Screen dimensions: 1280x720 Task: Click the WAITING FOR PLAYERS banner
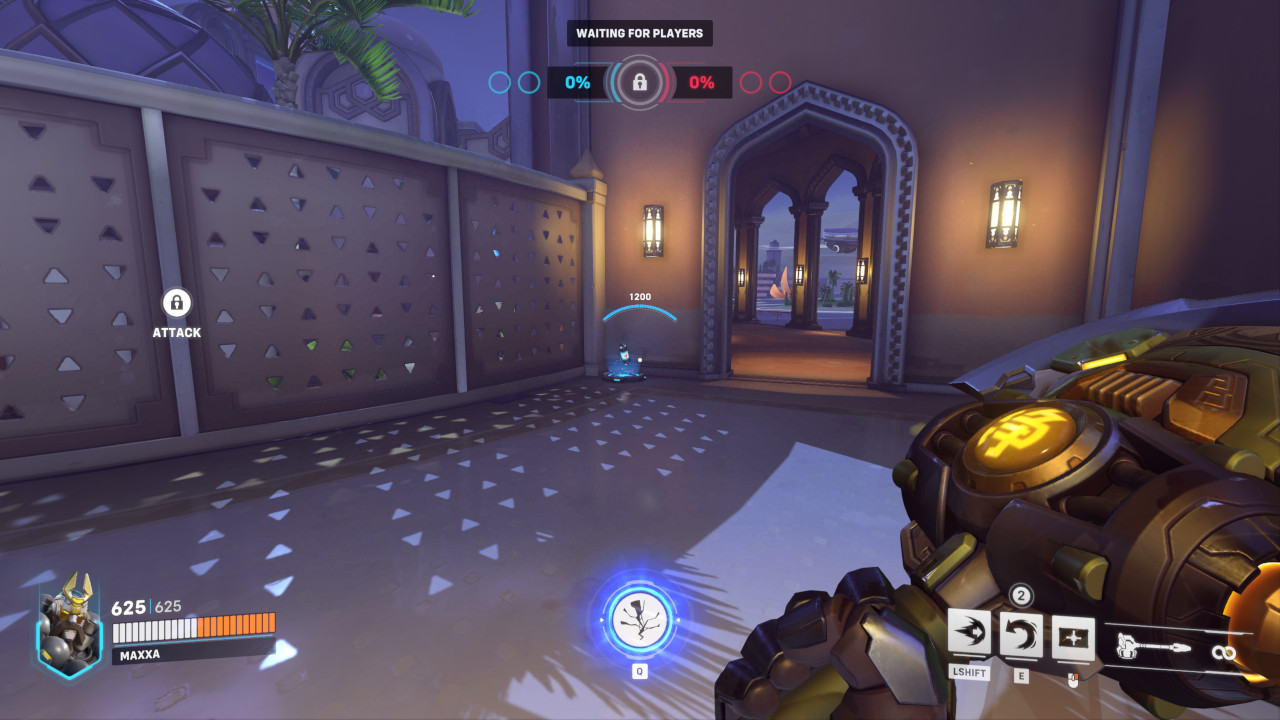click(x=640, y=33)
